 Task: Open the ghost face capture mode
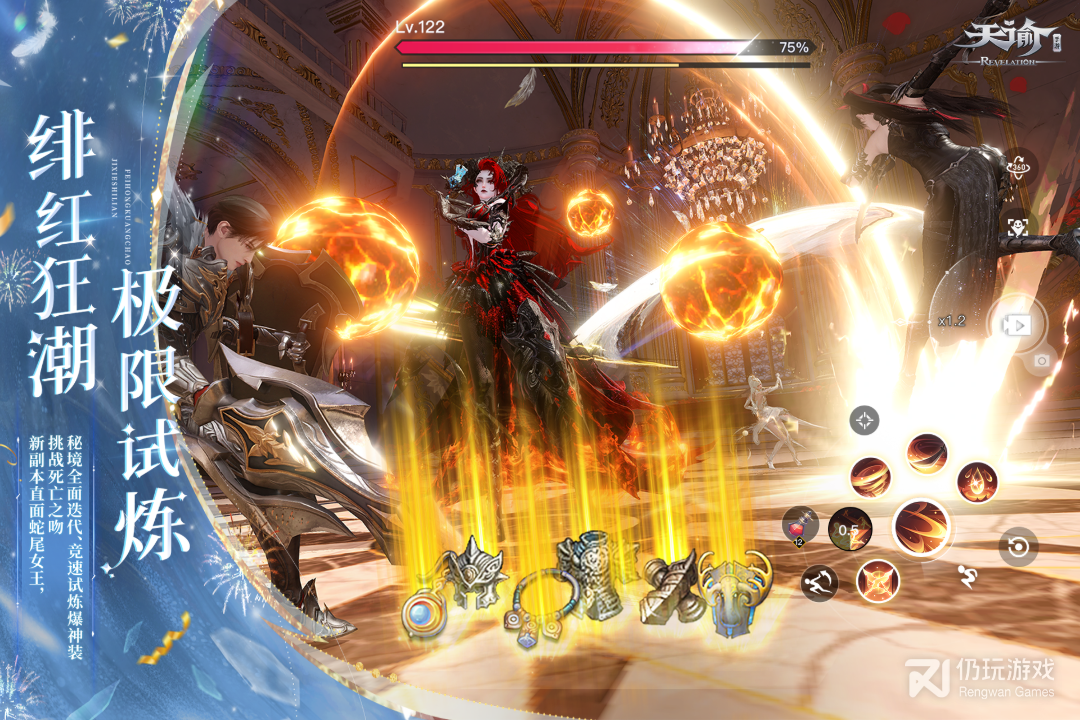1018,227
